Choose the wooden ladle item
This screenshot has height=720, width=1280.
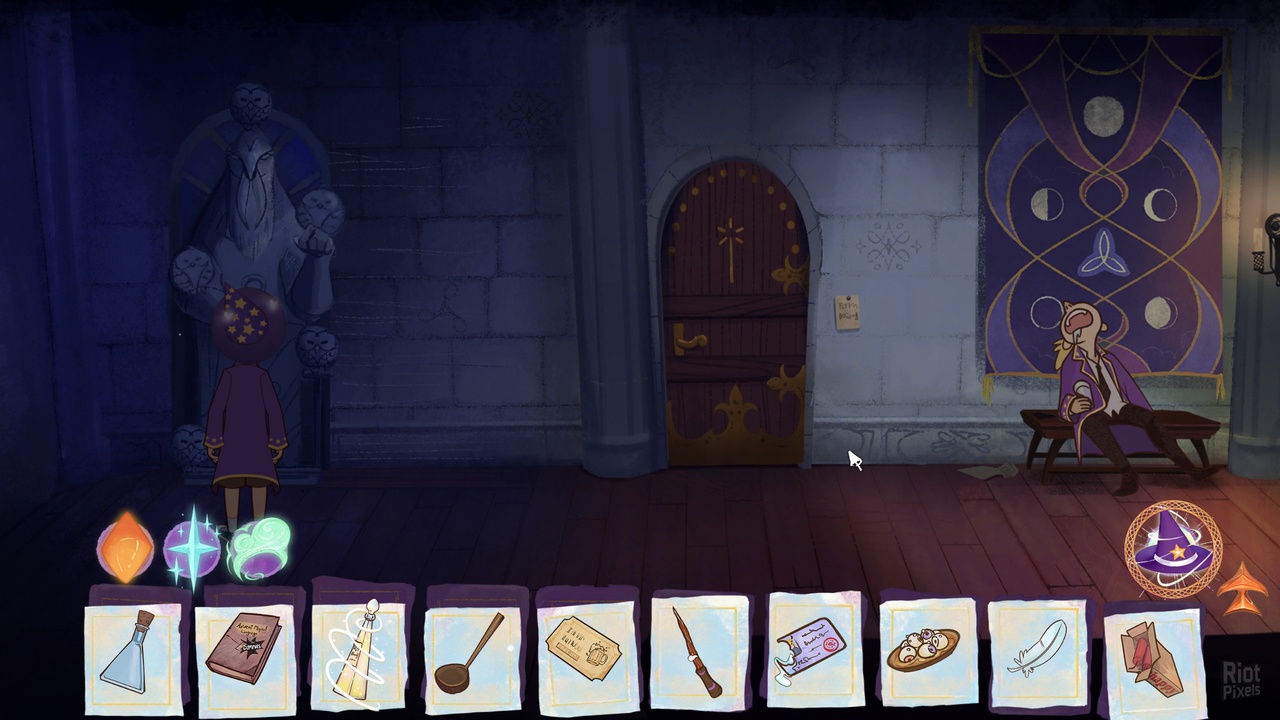[x=471, y=653]
